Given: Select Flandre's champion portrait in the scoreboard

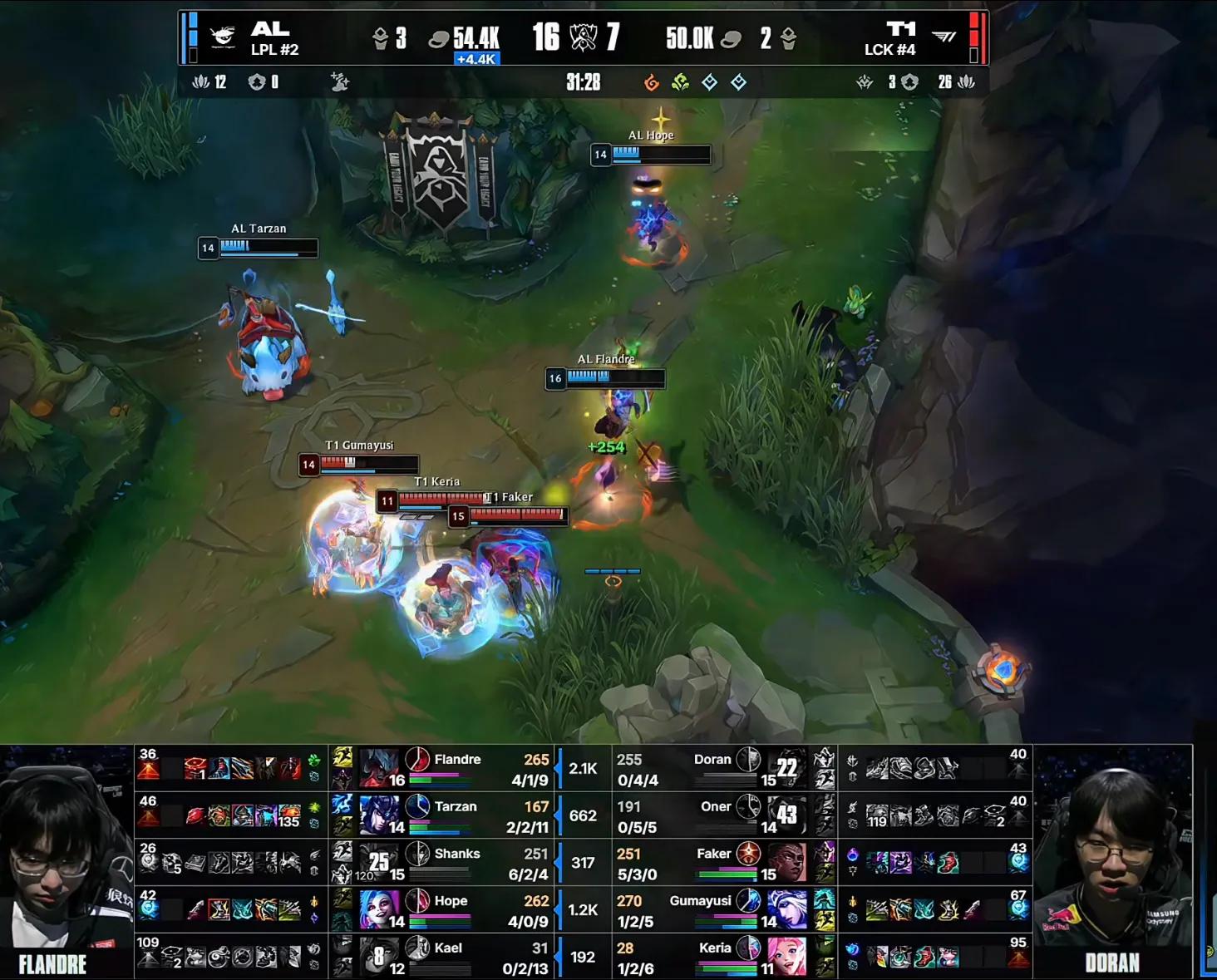Looking at the screenshot, I should point(379,767).
